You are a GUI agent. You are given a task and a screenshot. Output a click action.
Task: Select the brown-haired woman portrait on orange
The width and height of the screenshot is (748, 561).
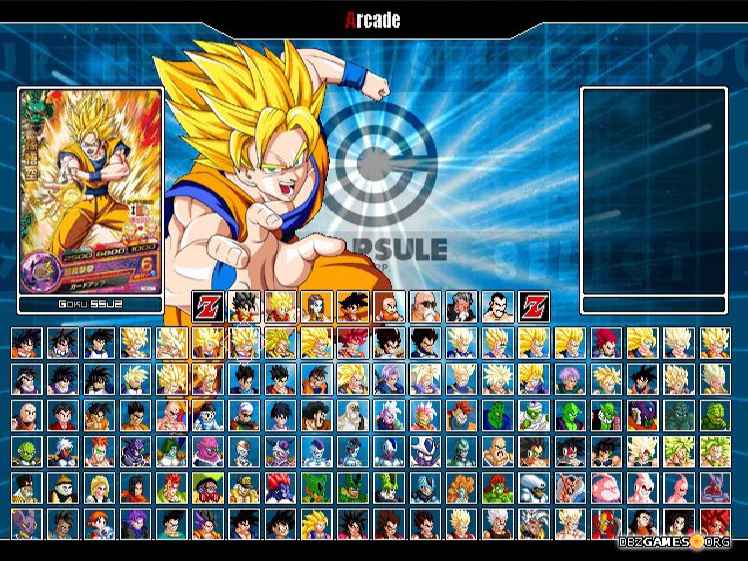pyautogui.click(x=316, y=302)
